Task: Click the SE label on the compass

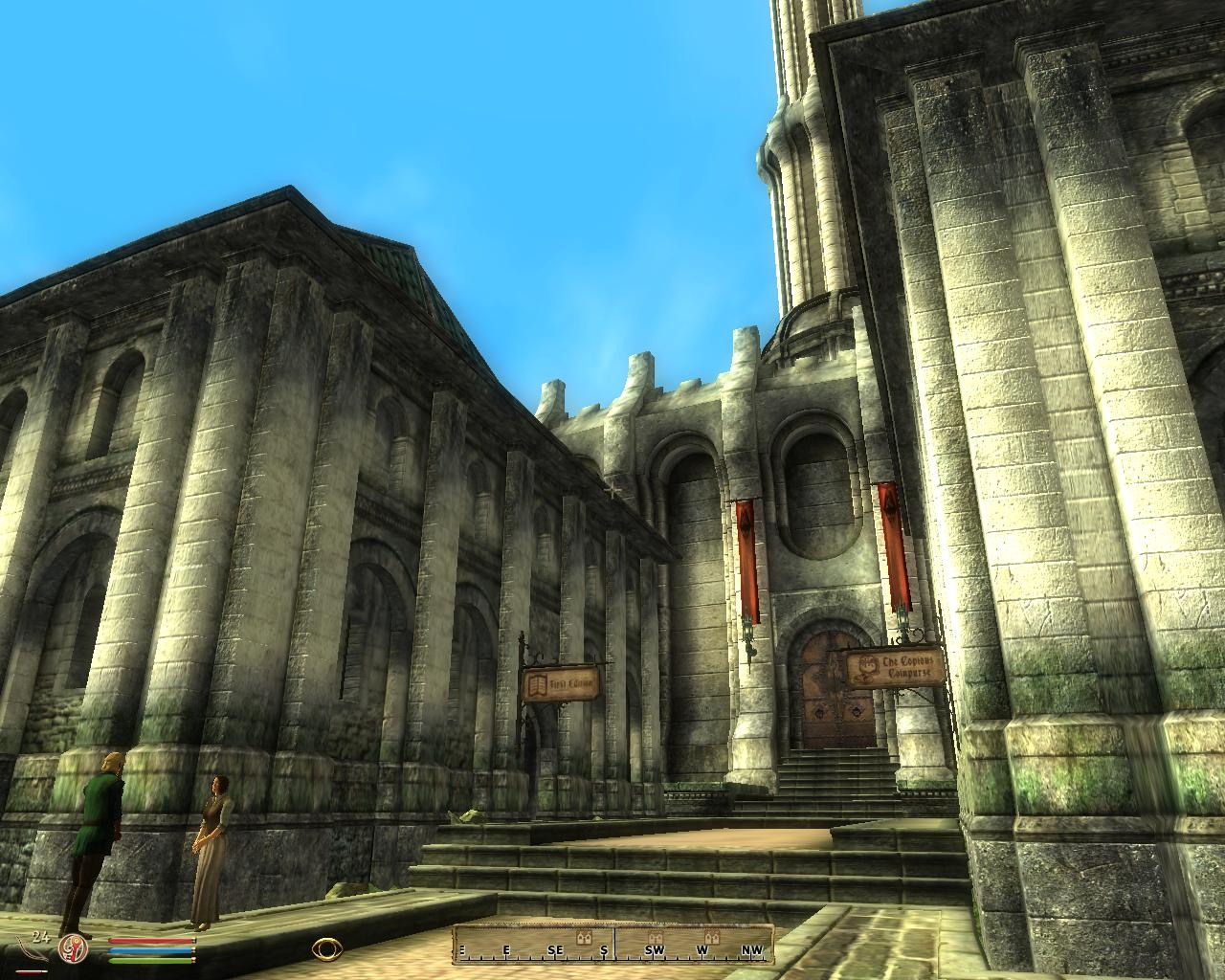Action: point(555,949)
